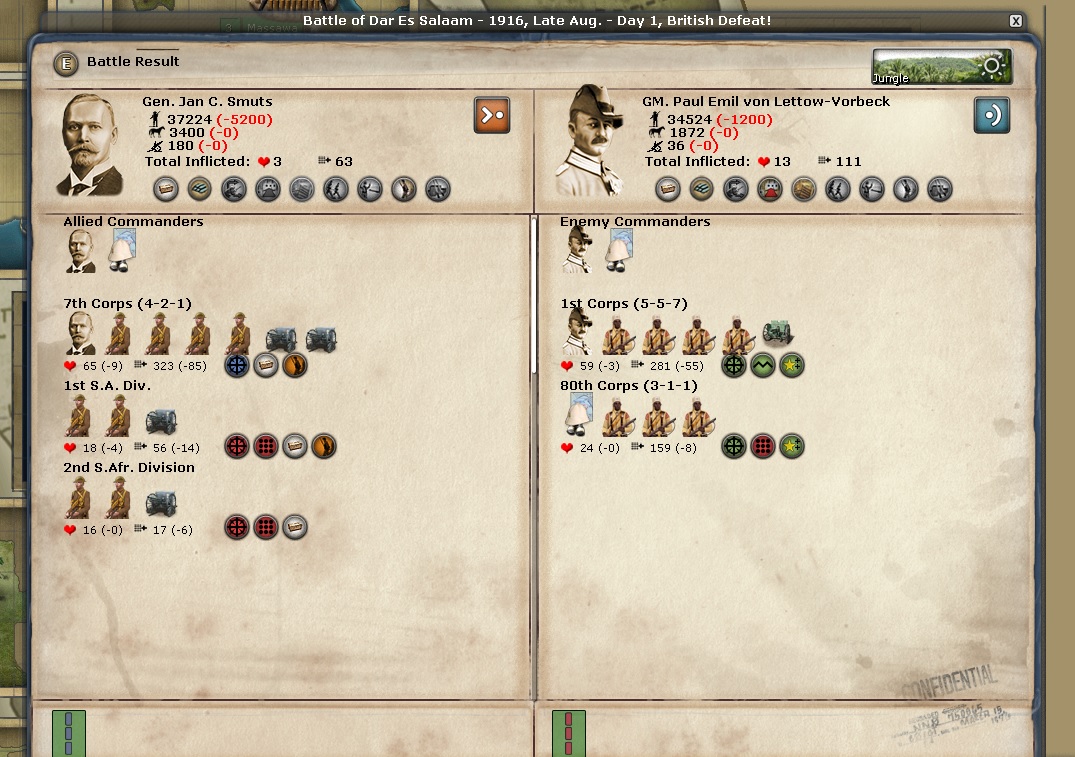Viewport: 1075px width, 757px height.
Task: Click the orange attack posture icon
Action: pyautogui.click(x=492, y=115)
